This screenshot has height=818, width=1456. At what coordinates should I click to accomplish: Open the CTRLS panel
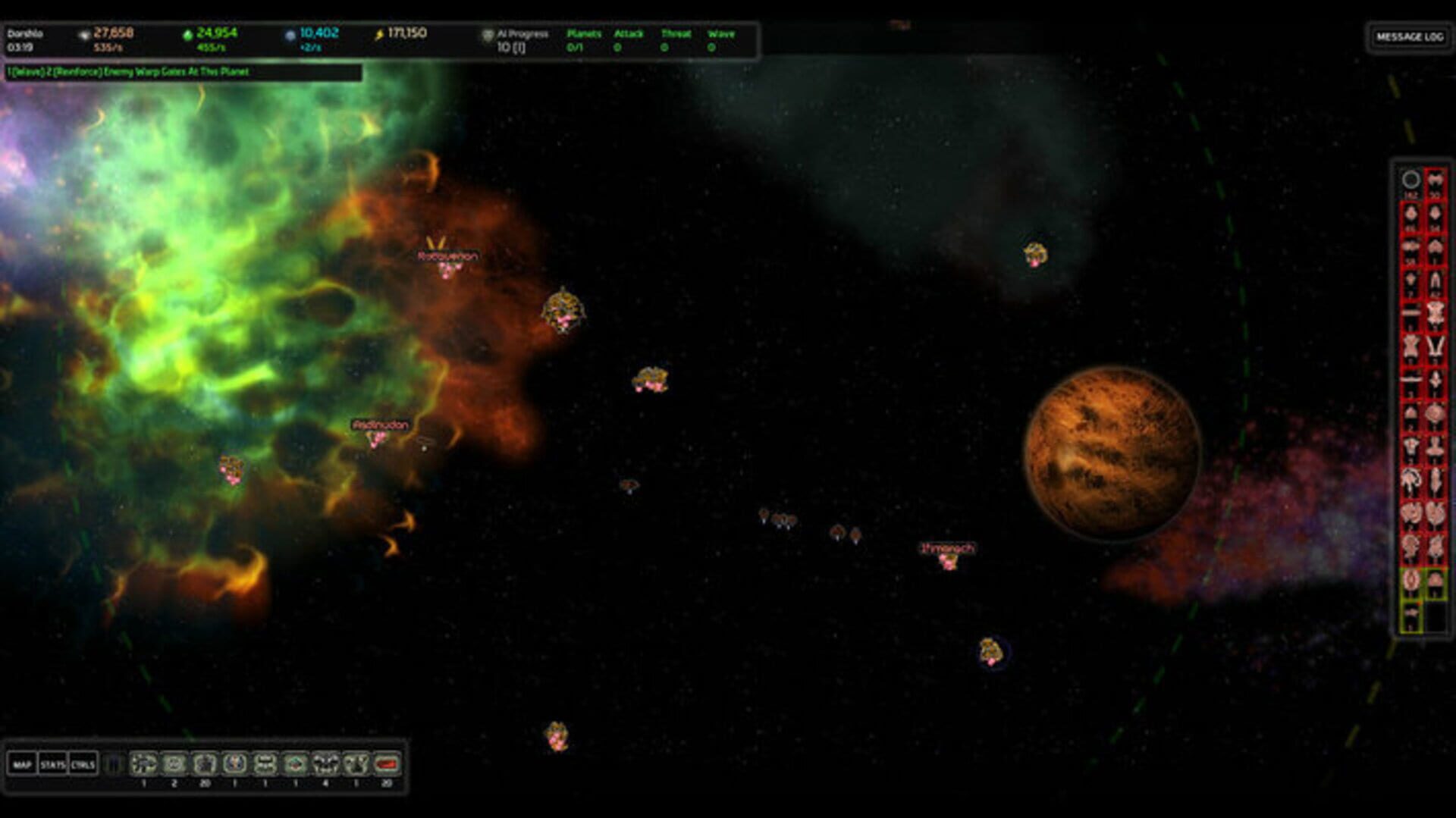(84, 764)
